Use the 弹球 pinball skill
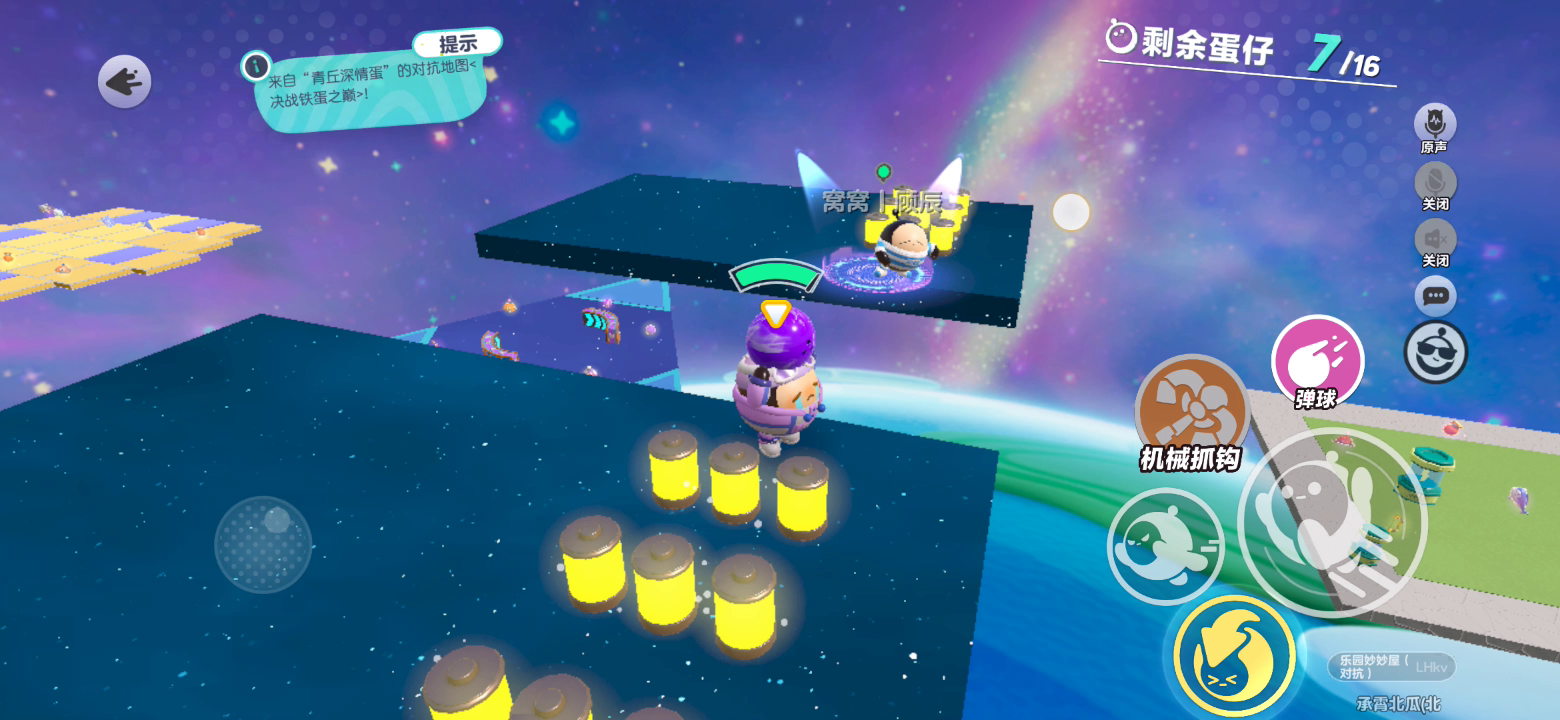 tap(1317, 362)
